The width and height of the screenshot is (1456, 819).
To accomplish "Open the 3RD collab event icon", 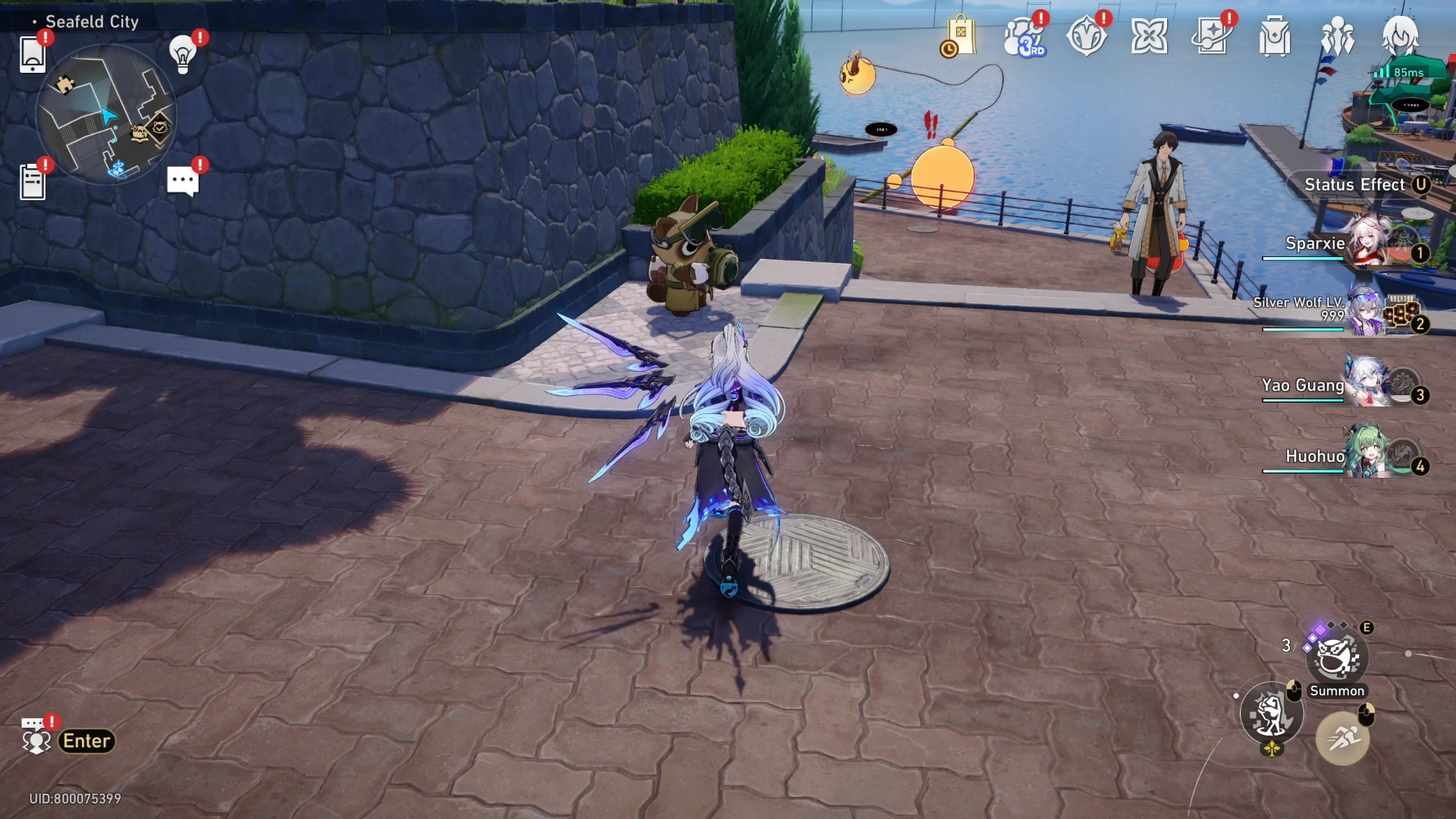I will (x=1025, y=36).
